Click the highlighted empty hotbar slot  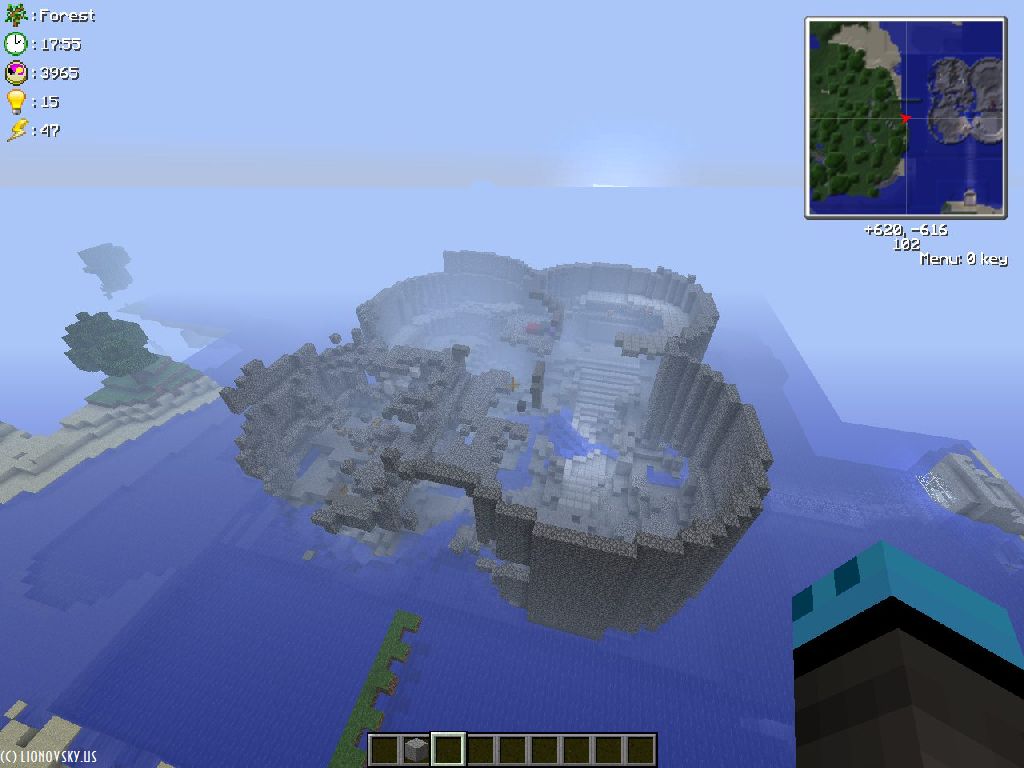click(448, 749)
